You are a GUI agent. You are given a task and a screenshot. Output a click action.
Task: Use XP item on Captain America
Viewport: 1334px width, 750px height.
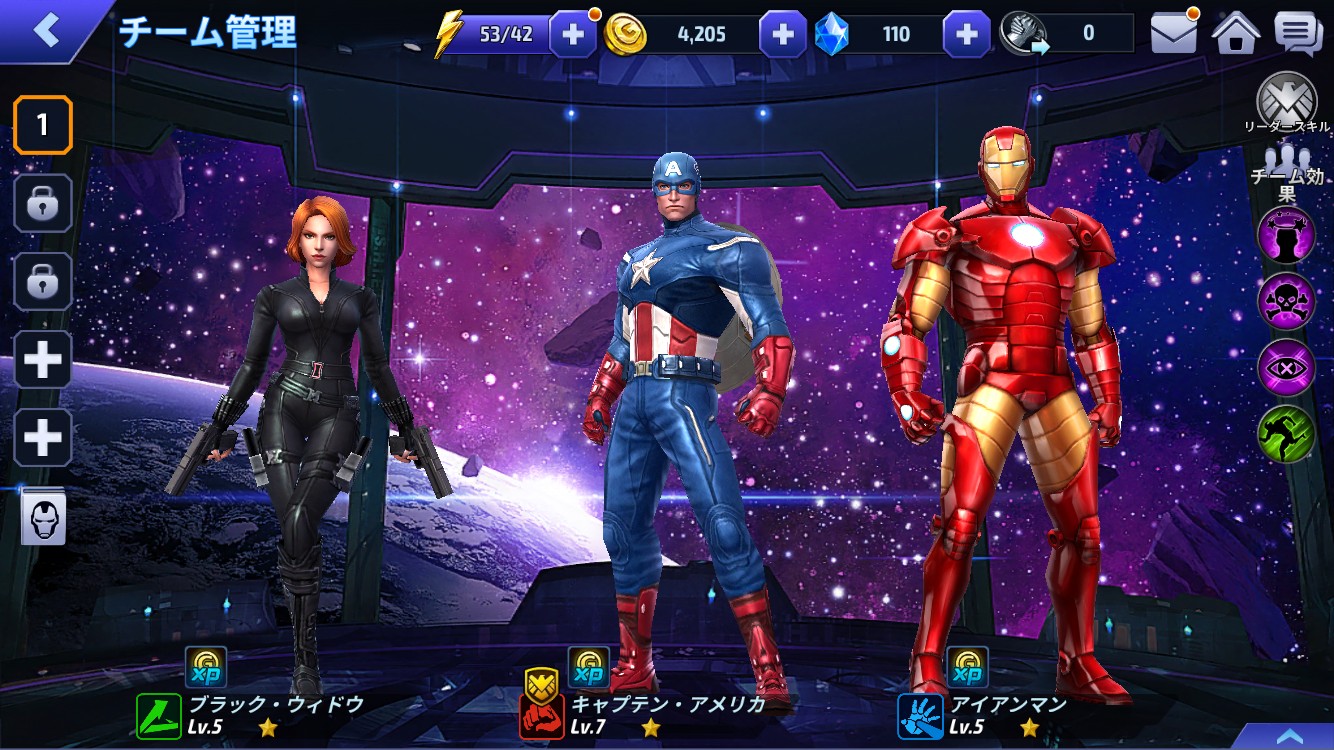coord(589,667)
